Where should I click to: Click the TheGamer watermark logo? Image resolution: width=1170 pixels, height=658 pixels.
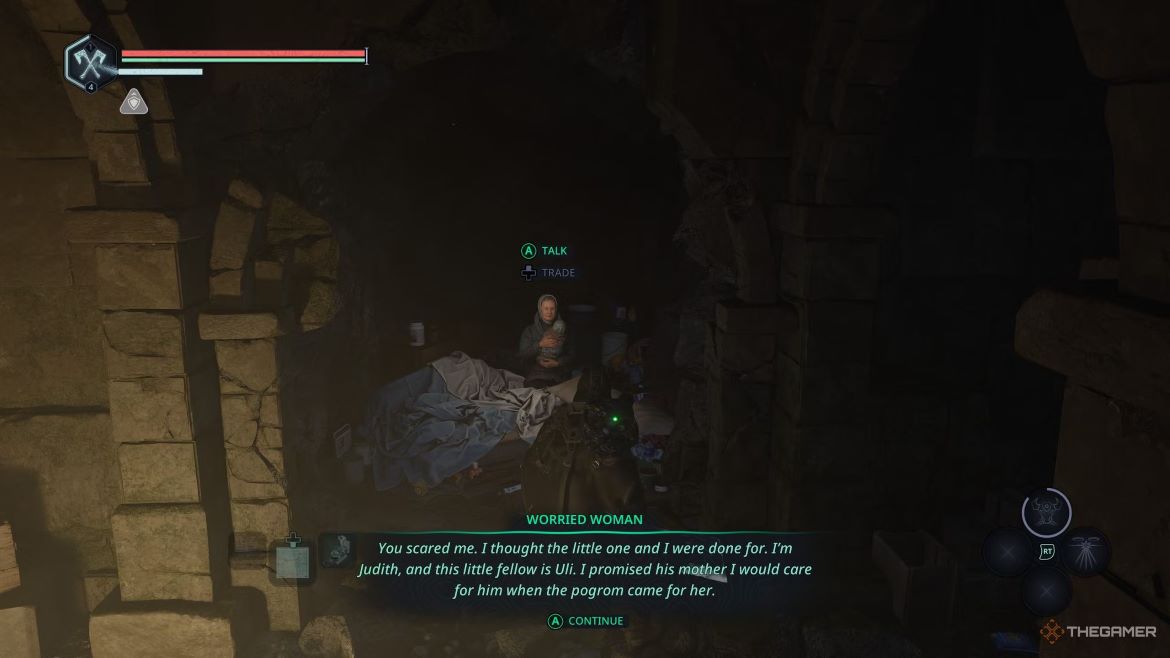1098,632
